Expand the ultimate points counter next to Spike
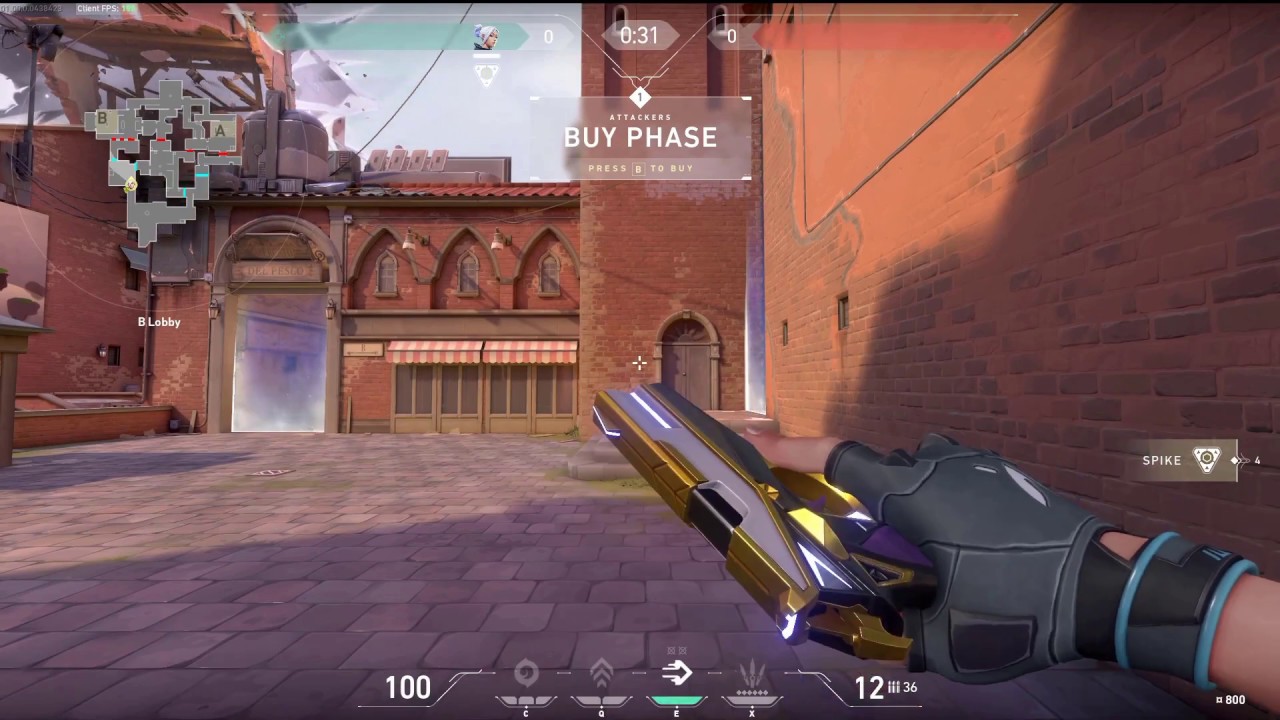 1243,461
